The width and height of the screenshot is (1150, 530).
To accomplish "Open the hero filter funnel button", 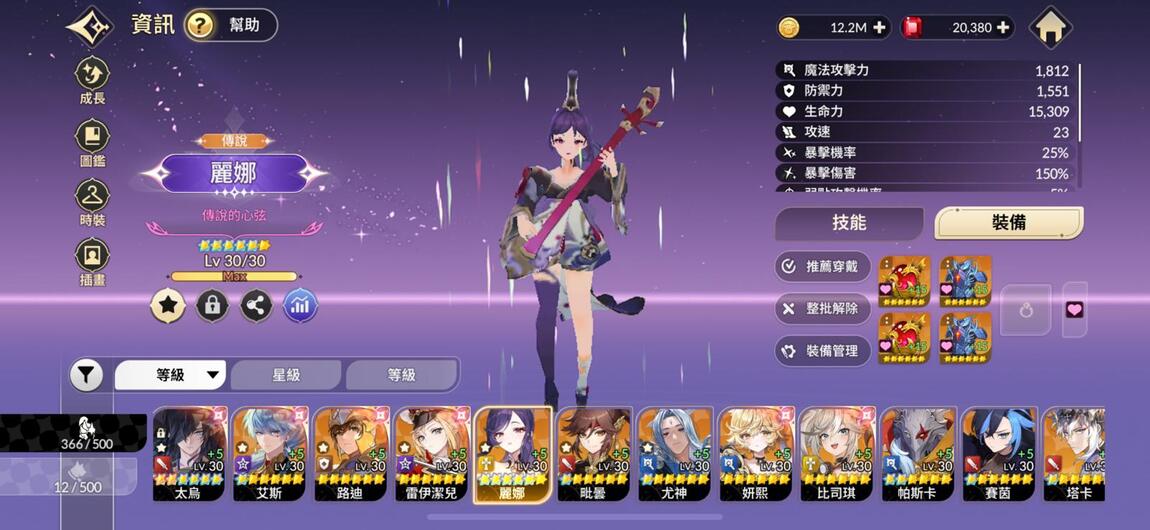I will [87, 375].
